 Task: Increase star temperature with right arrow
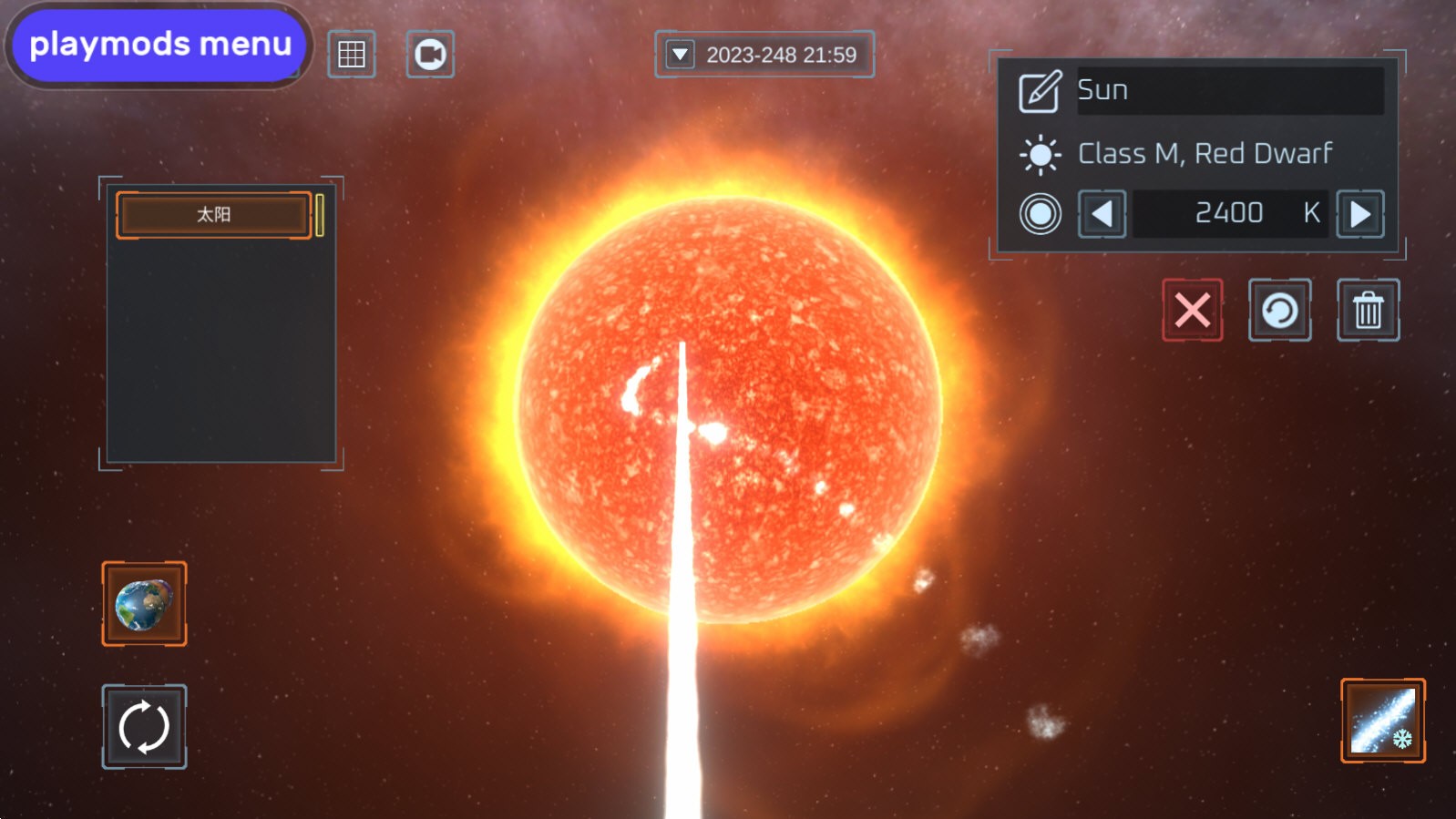click(1359, 214)
